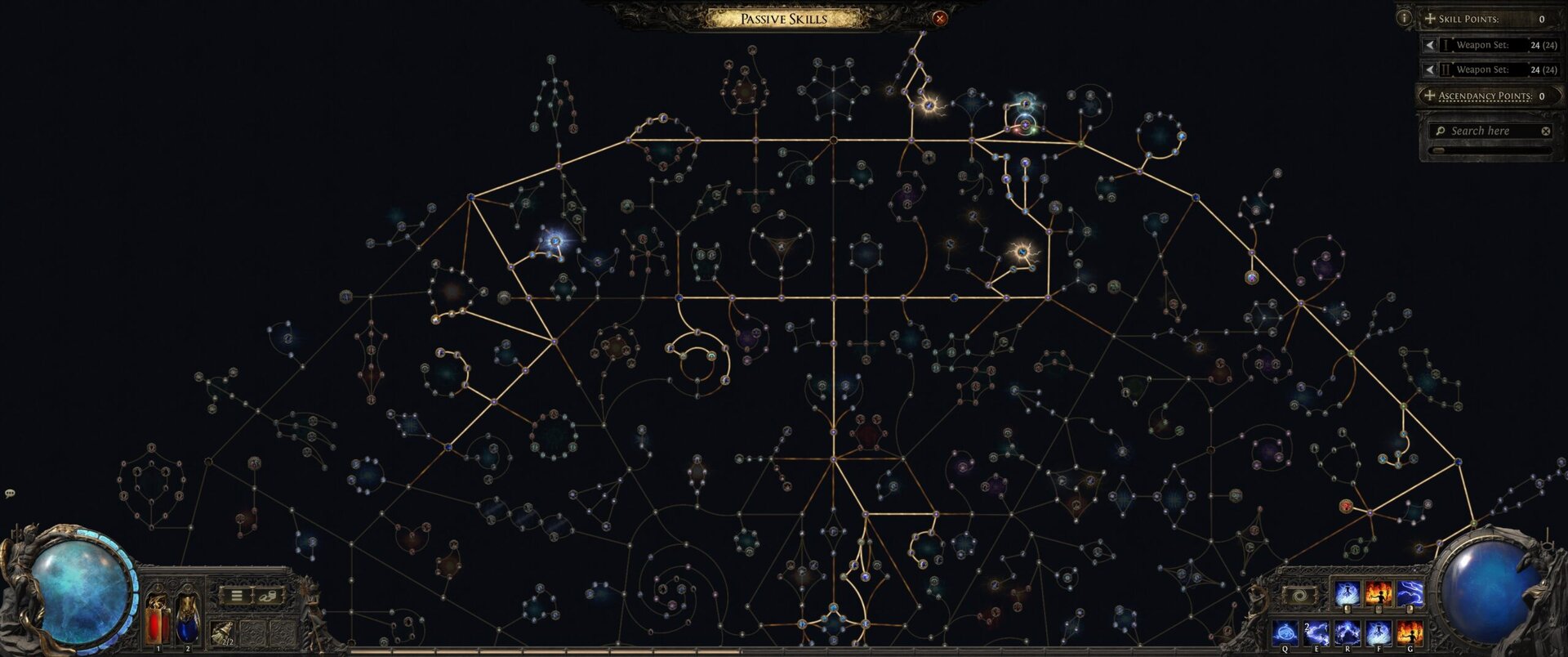The image size is (1568, 657).
Task: Collapse the search panel using the small handle below it
Action: coord(1439,150)
